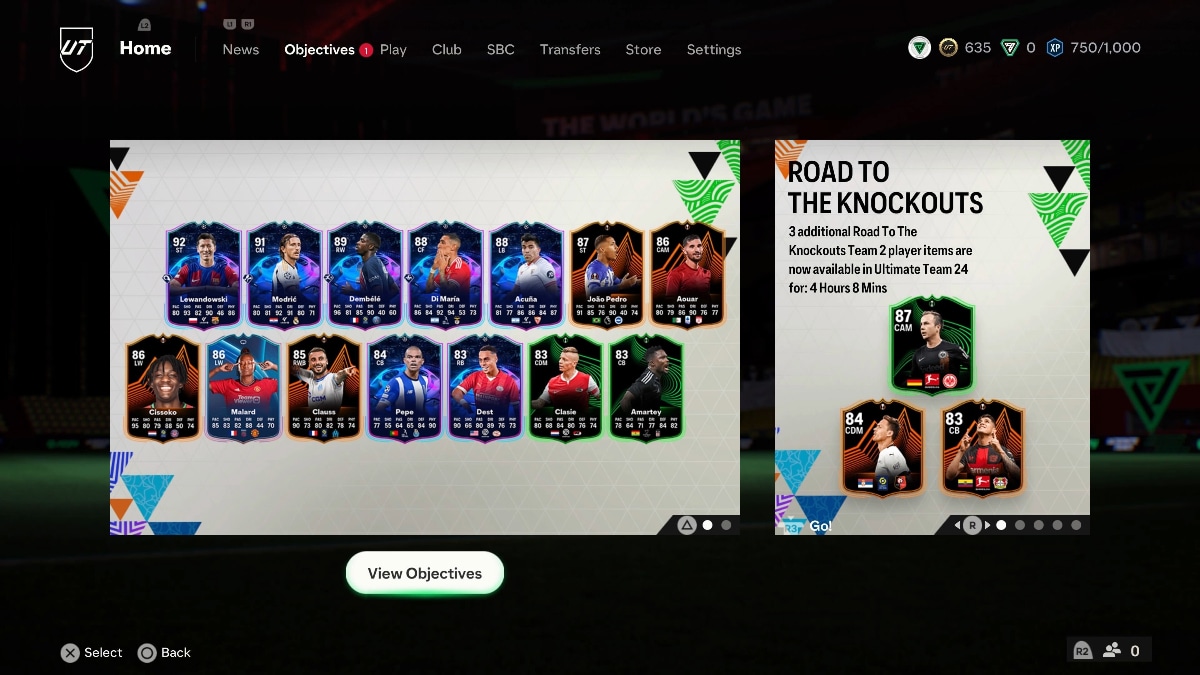Visit the Store tab

coord(643,49)
